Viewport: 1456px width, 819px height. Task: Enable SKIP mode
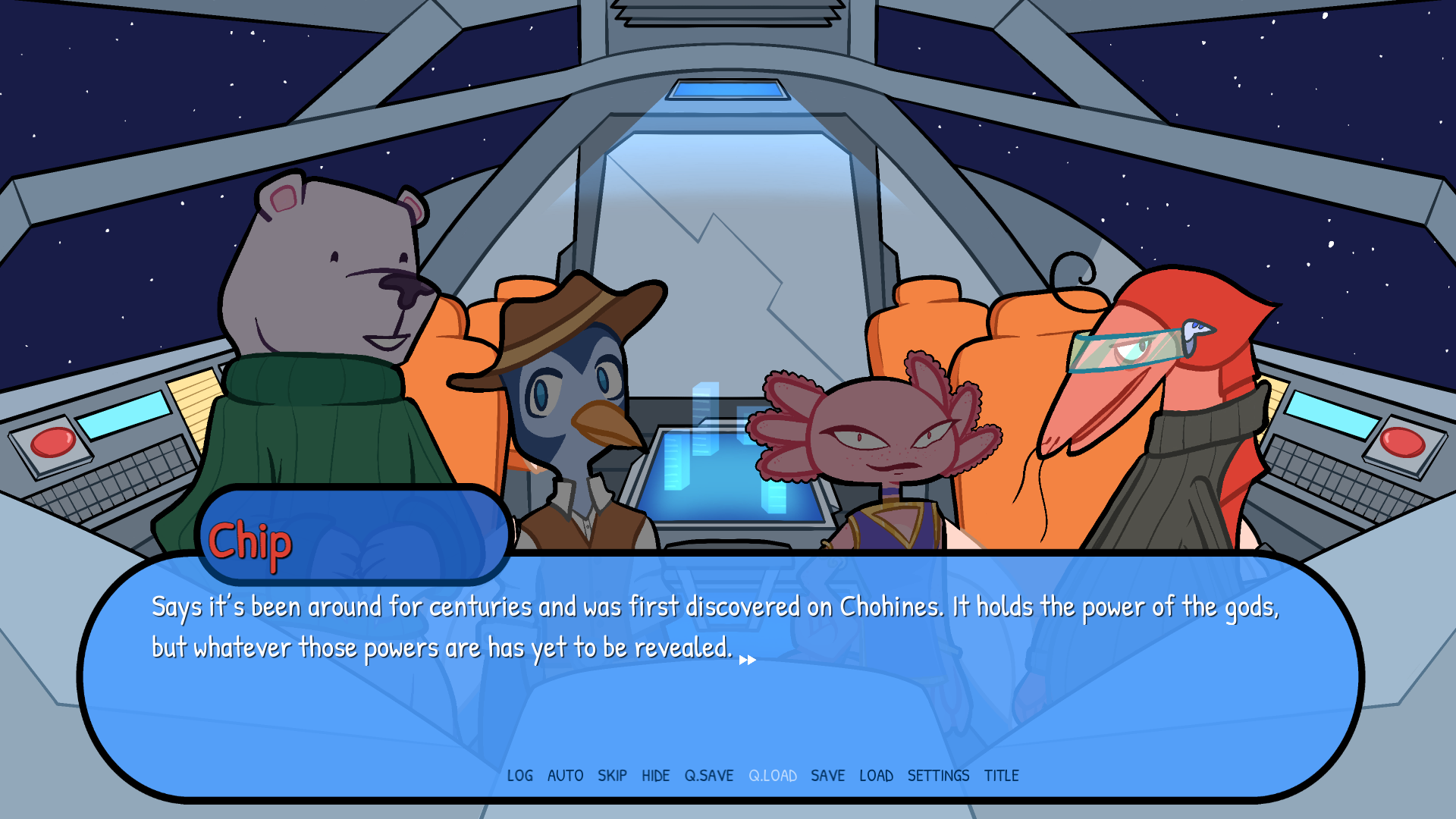click(613, 776)
